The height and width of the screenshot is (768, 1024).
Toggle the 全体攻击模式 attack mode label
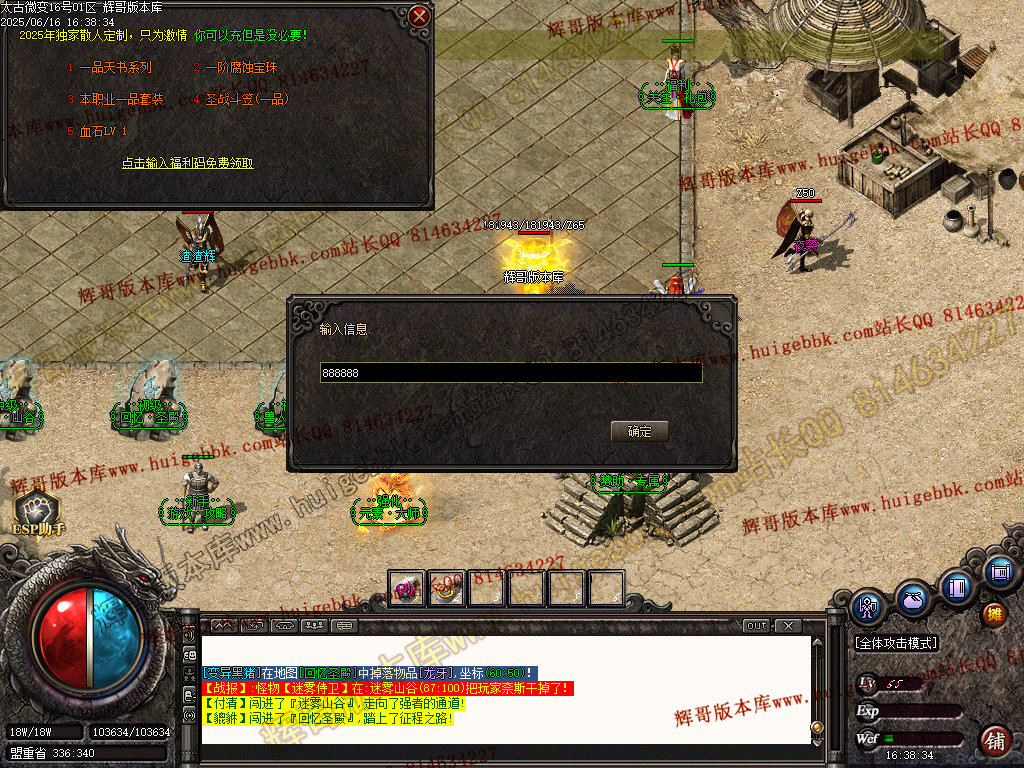pyautogui.click(x=896, y=643)
